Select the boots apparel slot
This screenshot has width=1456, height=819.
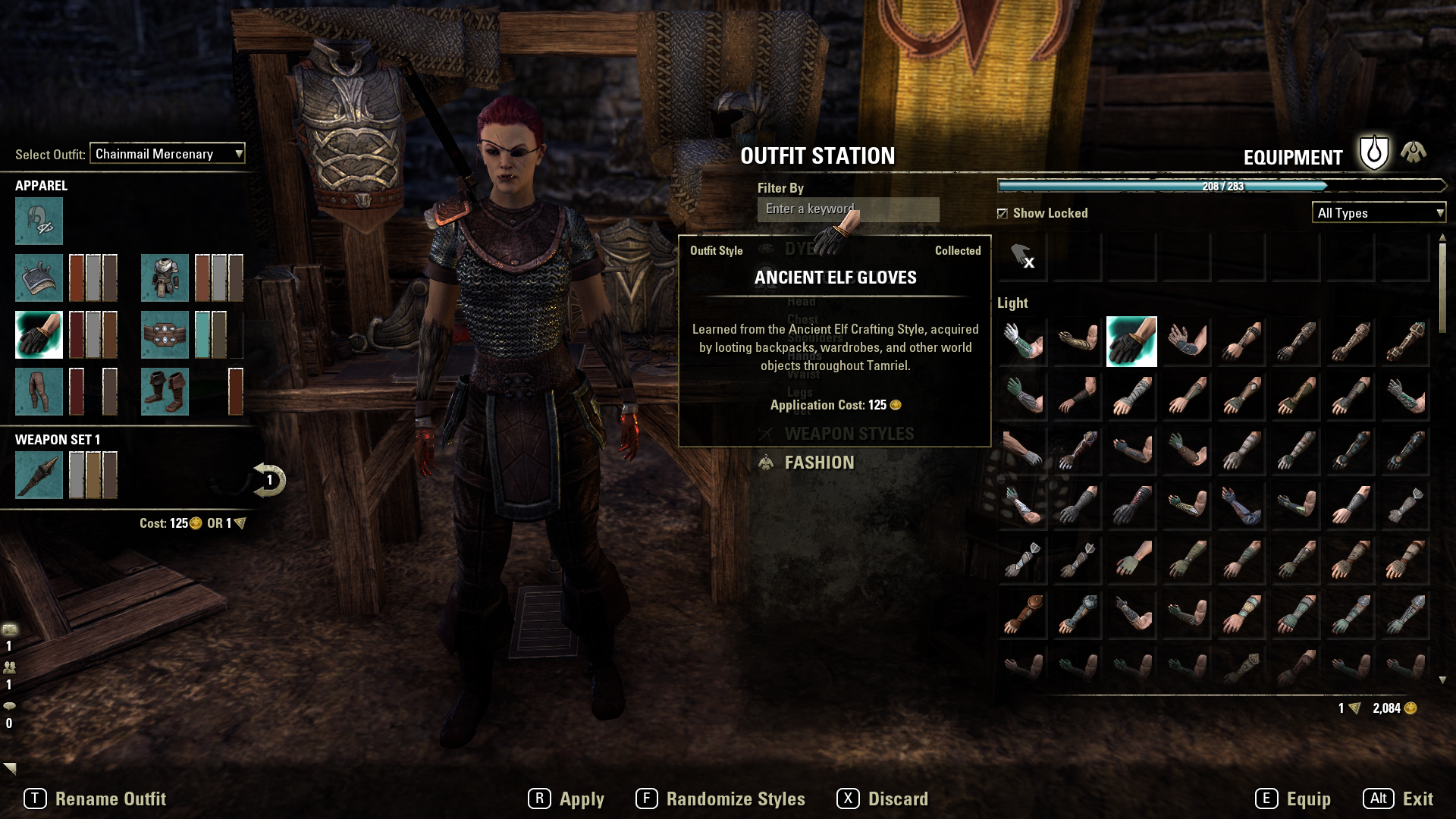click(165, 391)
